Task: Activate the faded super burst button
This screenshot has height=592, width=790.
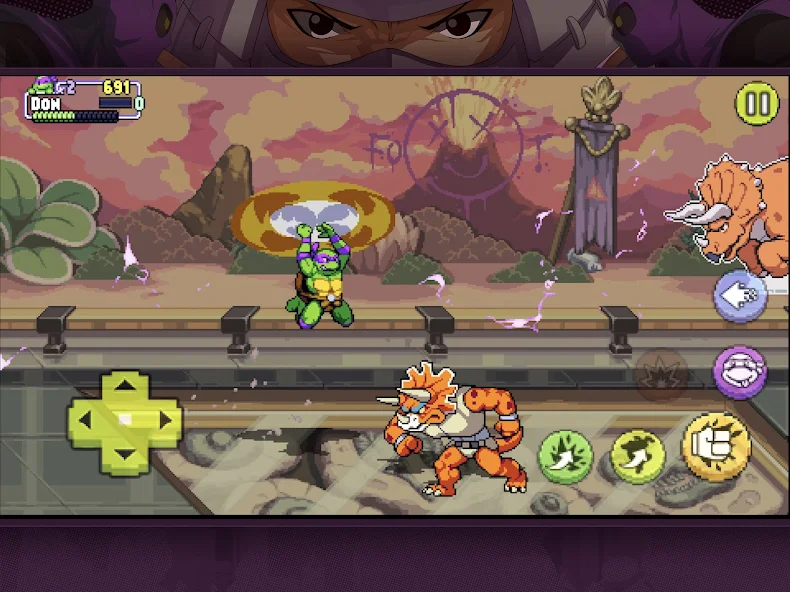Action: tap(662, 375)
